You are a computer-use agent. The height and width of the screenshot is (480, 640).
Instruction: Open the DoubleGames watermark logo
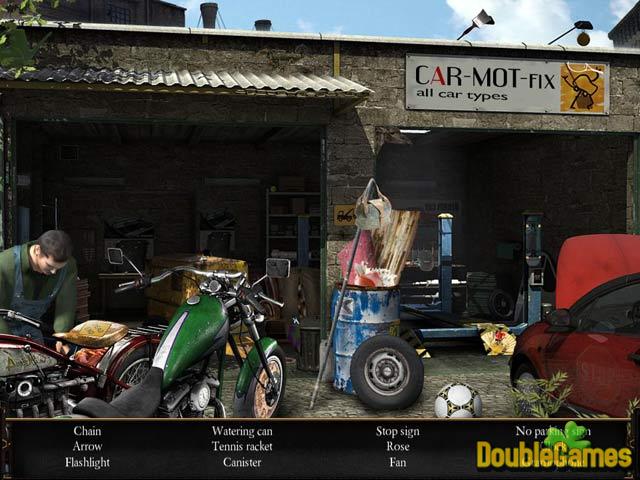[553, 452]
